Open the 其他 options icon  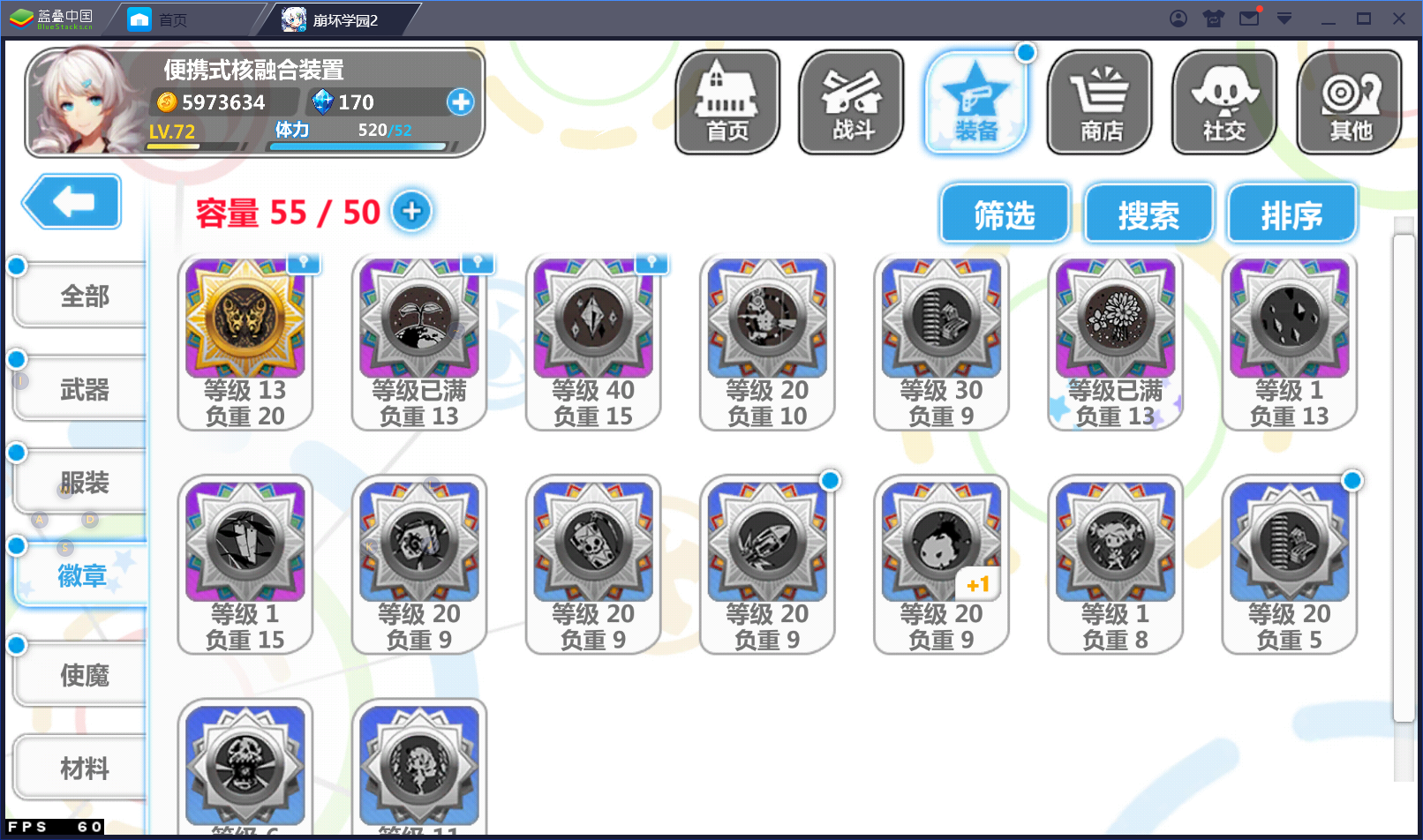pyautogui.click(x=1349, y=101)
